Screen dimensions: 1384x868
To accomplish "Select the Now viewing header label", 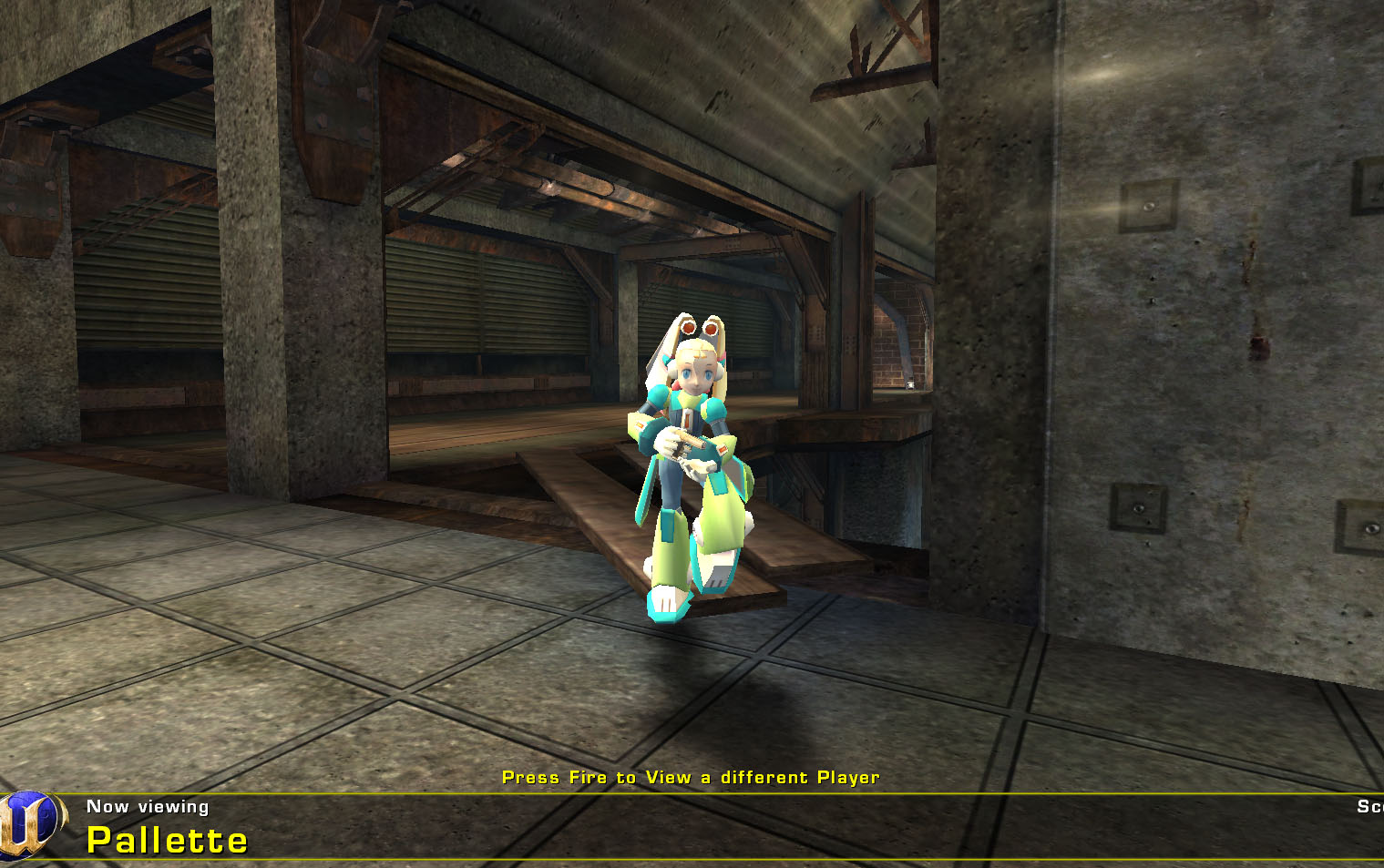I will click(148, 806).
